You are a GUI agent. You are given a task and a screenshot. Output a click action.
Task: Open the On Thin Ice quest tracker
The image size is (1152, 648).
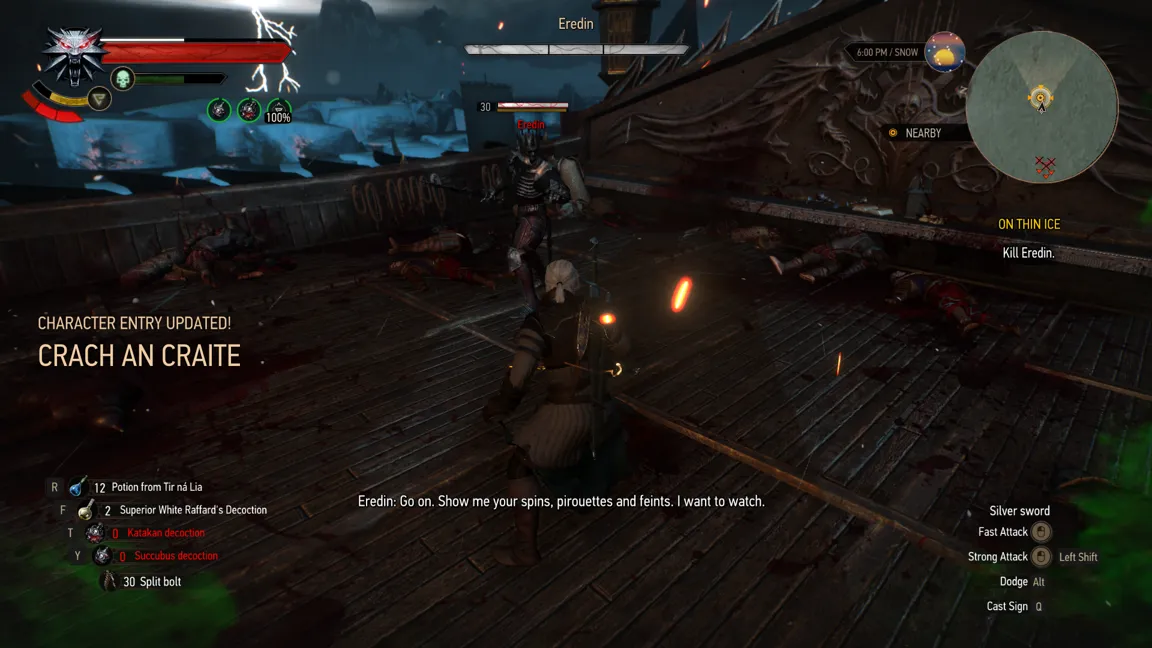point(1028,225)
